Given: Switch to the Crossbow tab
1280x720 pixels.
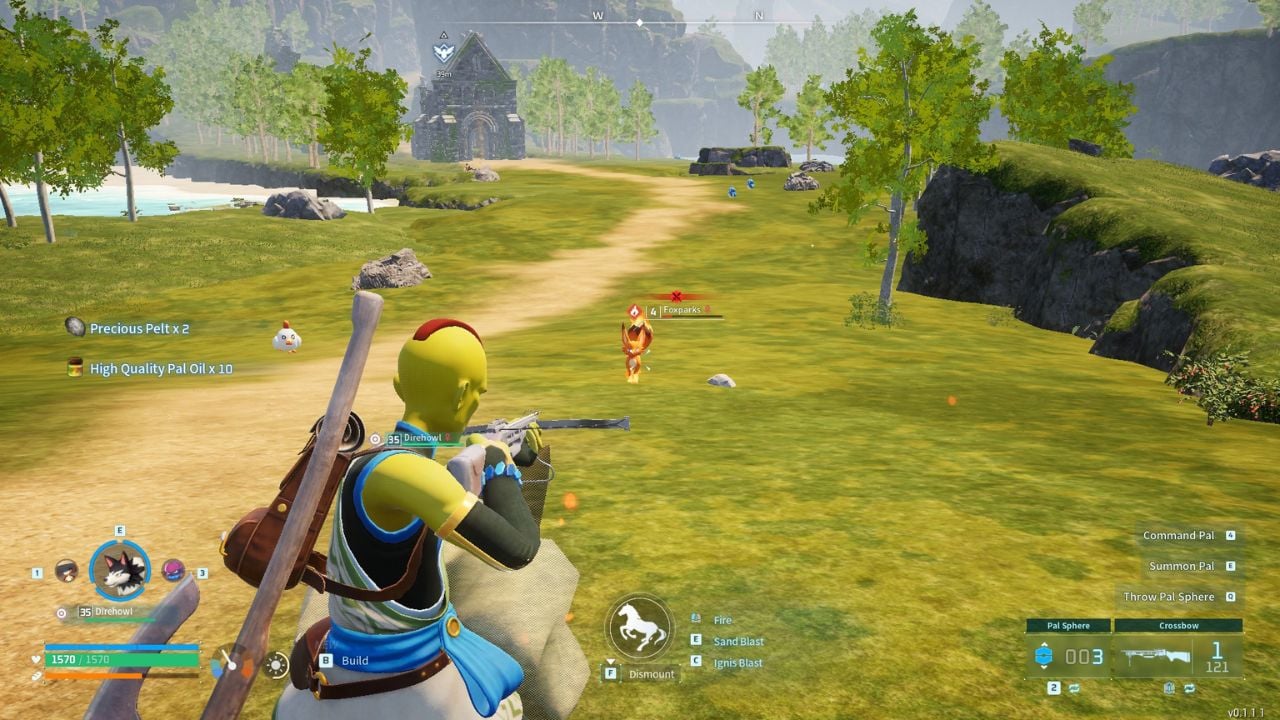Looking at the screenshot, I should click(x=1179, y=625).
